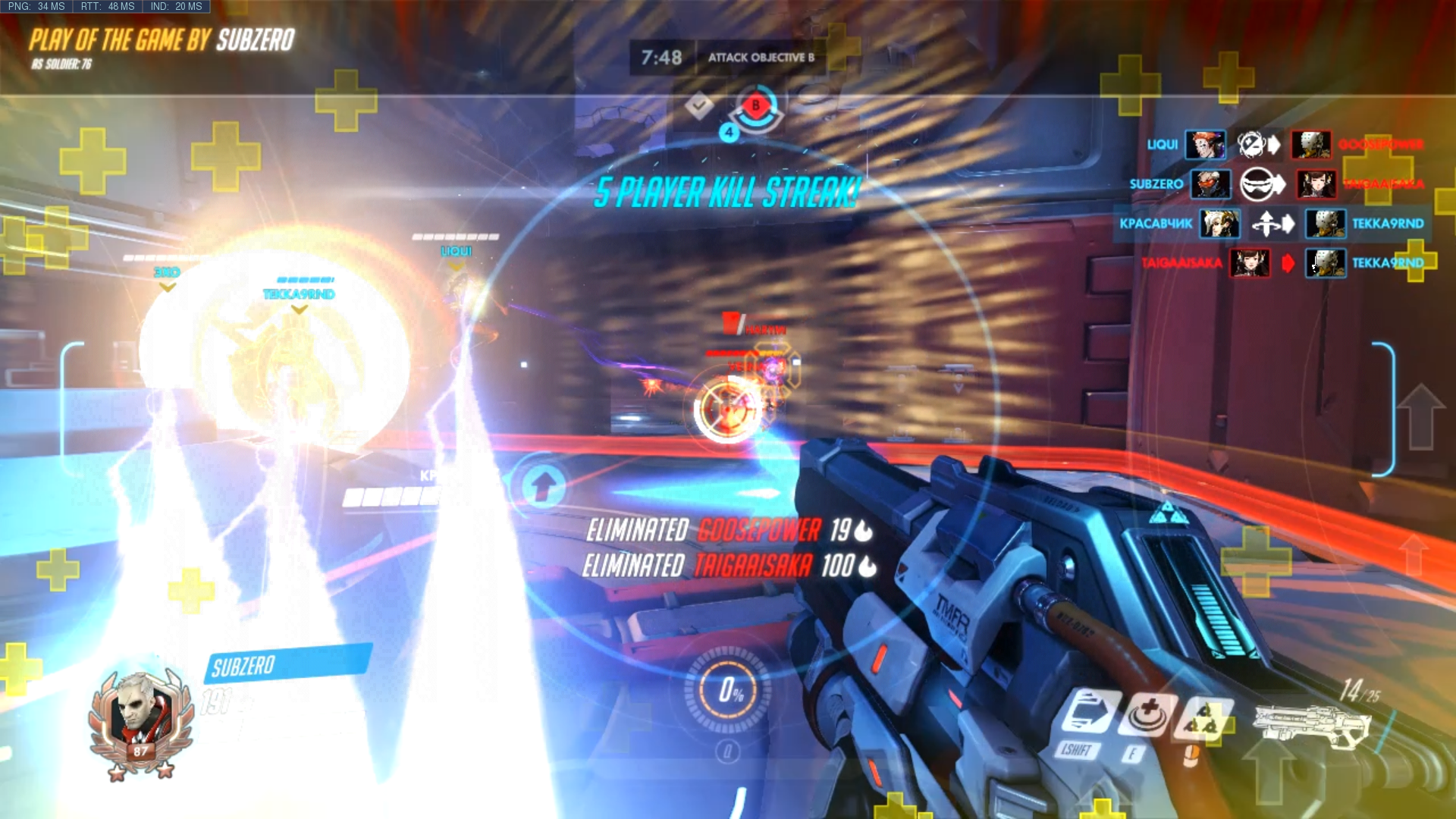Select Liqui's portrait in the kill feed

[x=1205, y=144]
